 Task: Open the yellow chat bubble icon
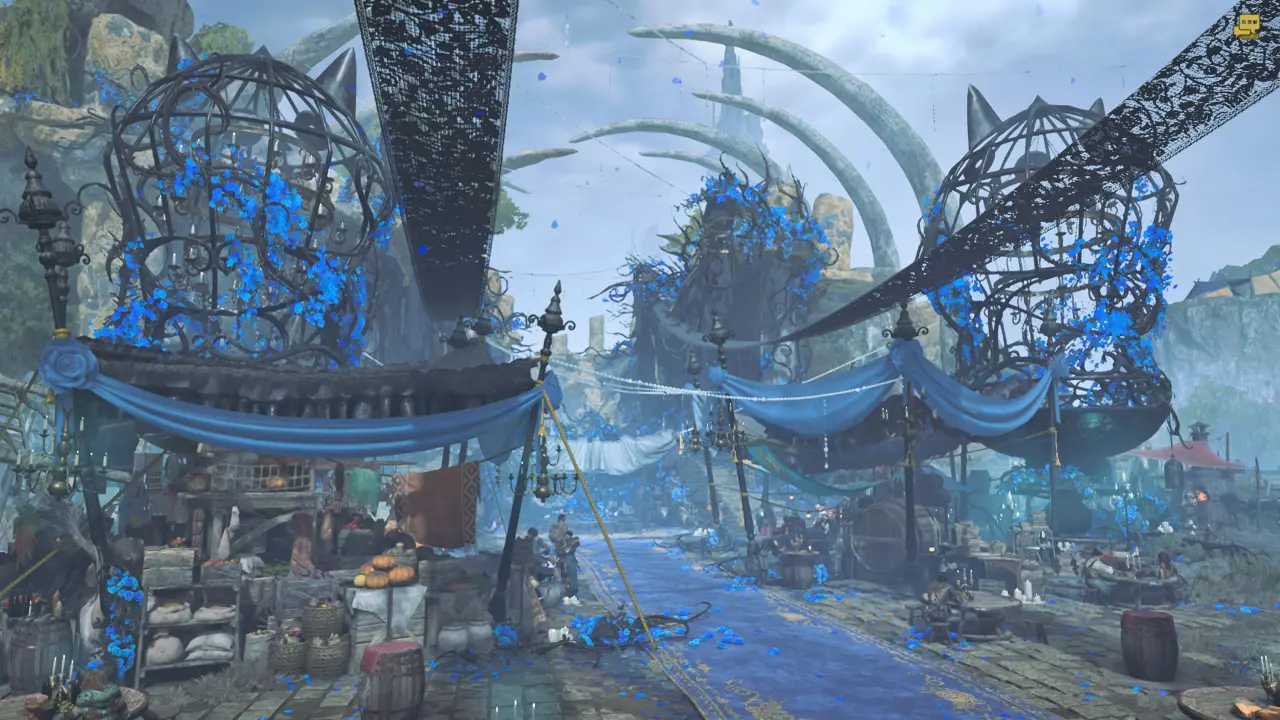(x=1246, y=27)
